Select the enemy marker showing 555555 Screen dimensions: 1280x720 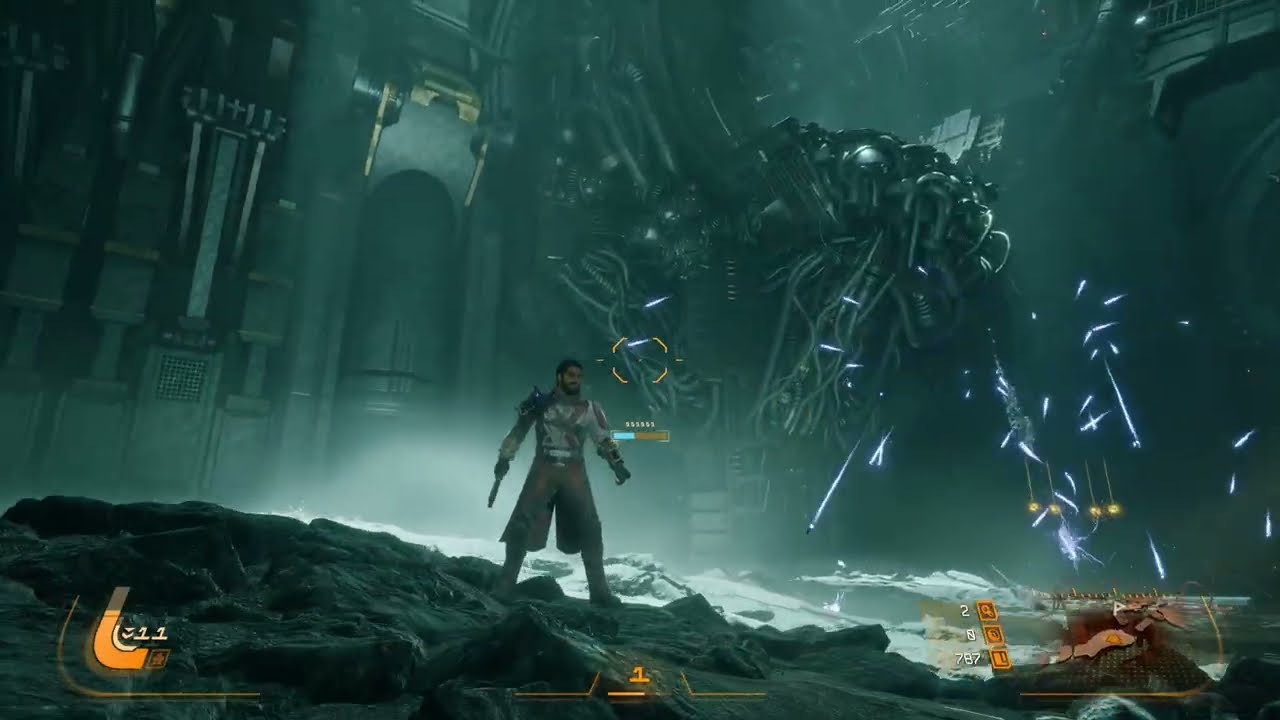click(x=640, y=423)
